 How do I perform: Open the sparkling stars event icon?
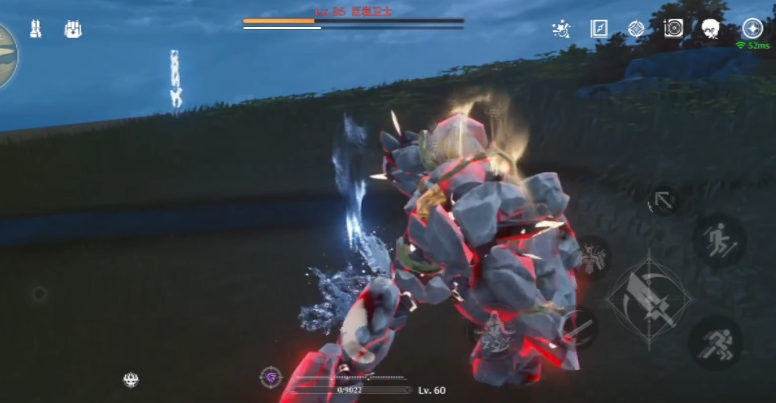click(561, 29)
